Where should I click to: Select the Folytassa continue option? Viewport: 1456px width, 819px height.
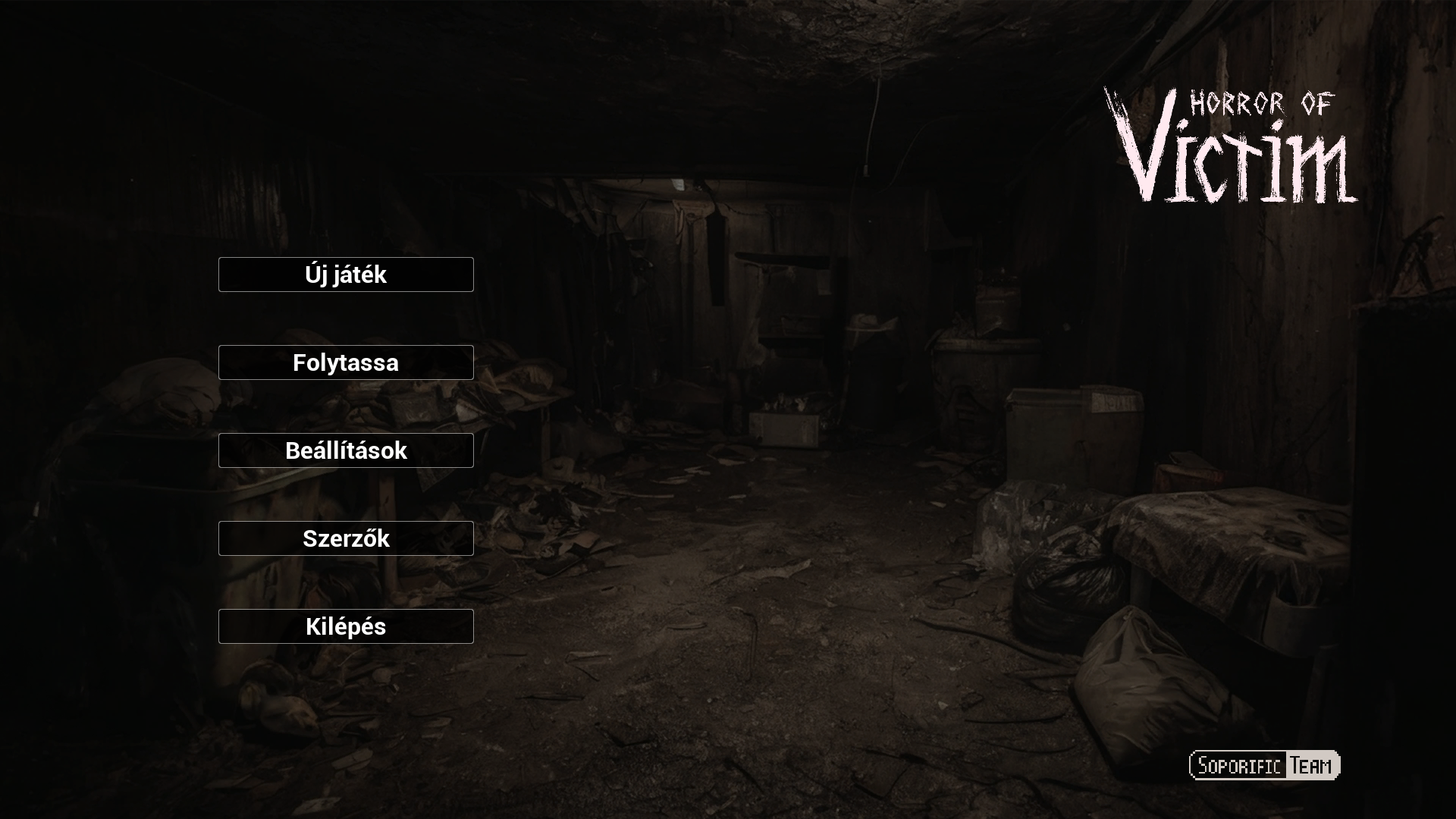coord(346,362)
